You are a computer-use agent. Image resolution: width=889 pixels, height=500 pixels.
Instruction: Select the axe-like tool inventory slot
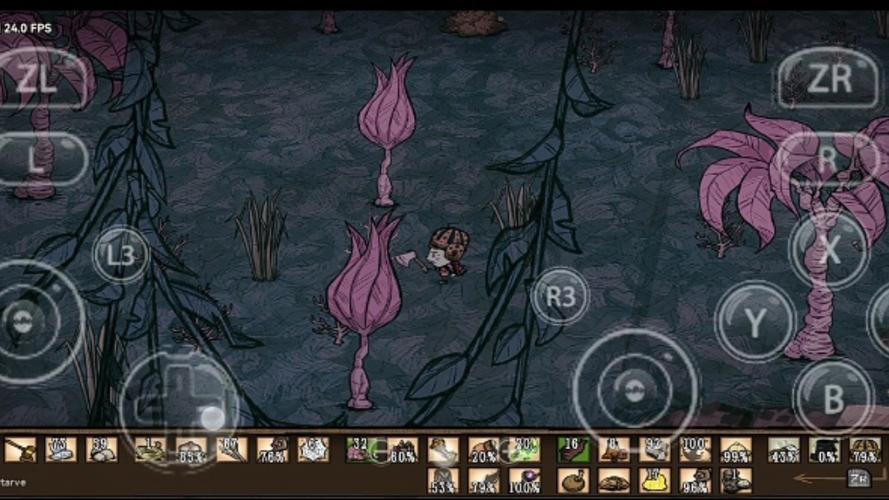[x=20, y=450]
